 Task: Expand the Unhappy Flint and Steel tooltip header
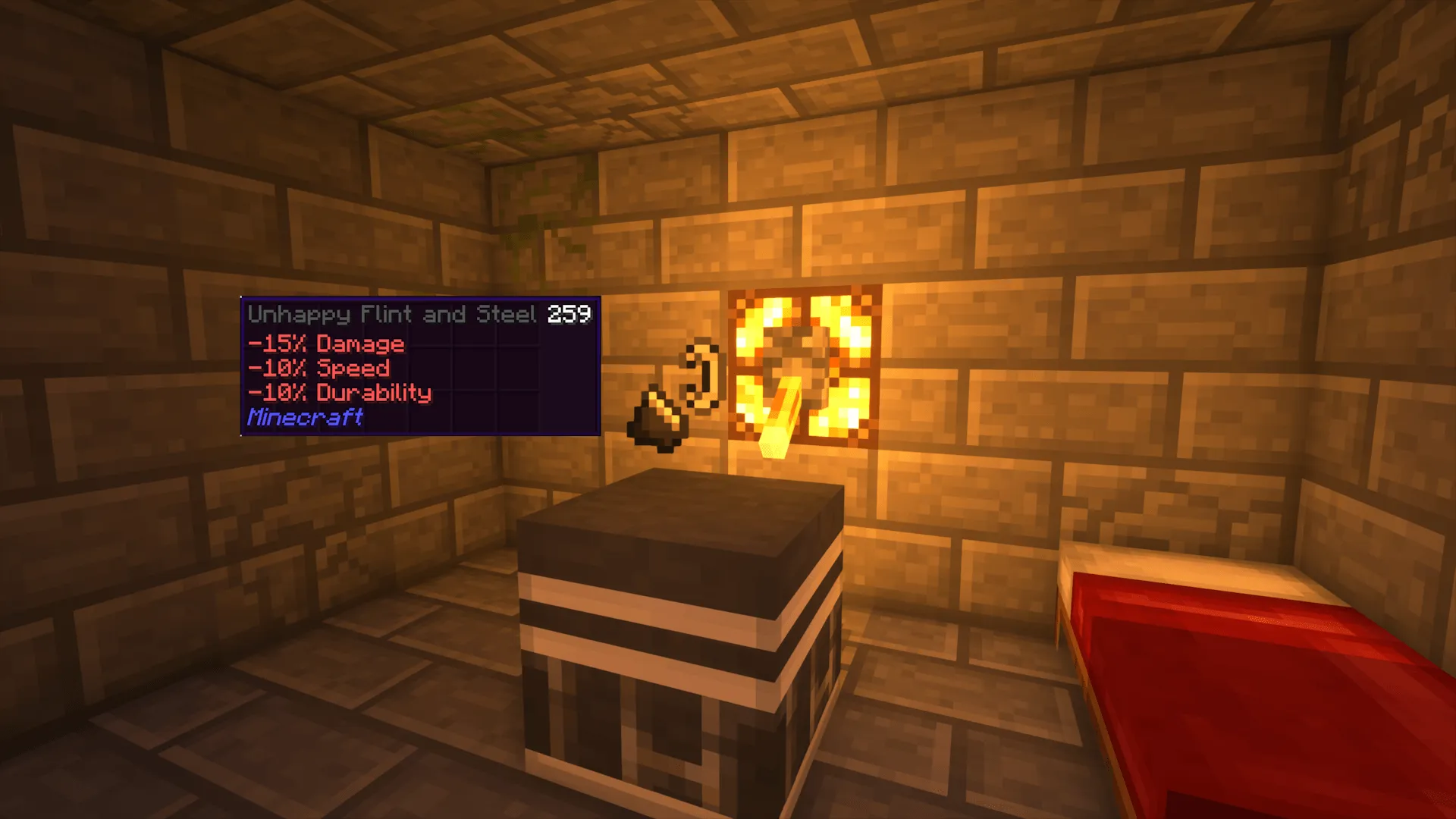[x=391, y=314]
